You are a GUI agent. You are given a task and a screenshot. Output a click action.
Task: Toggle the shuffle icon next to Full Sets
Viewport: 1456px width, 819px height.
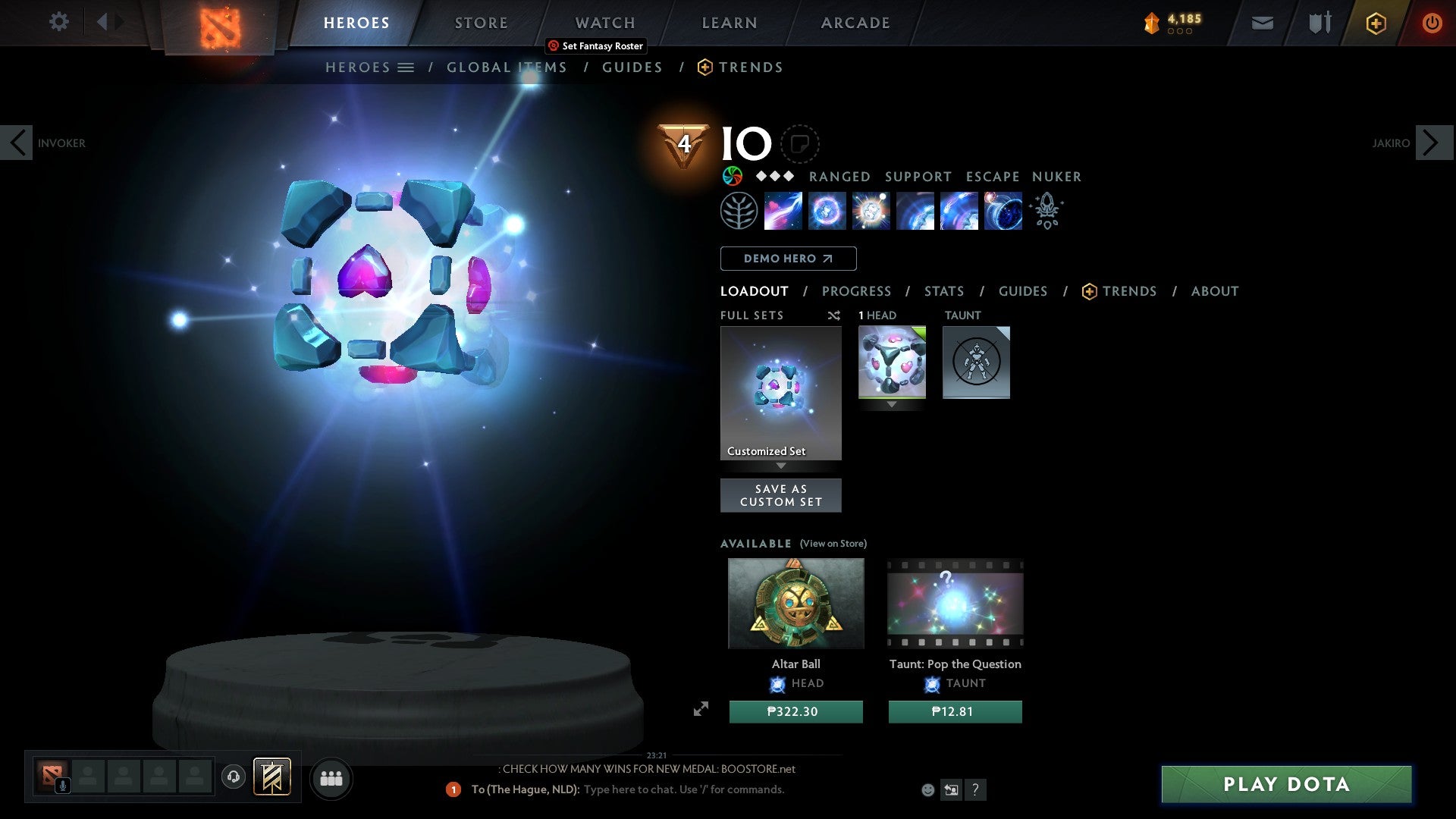coord(833,315)
